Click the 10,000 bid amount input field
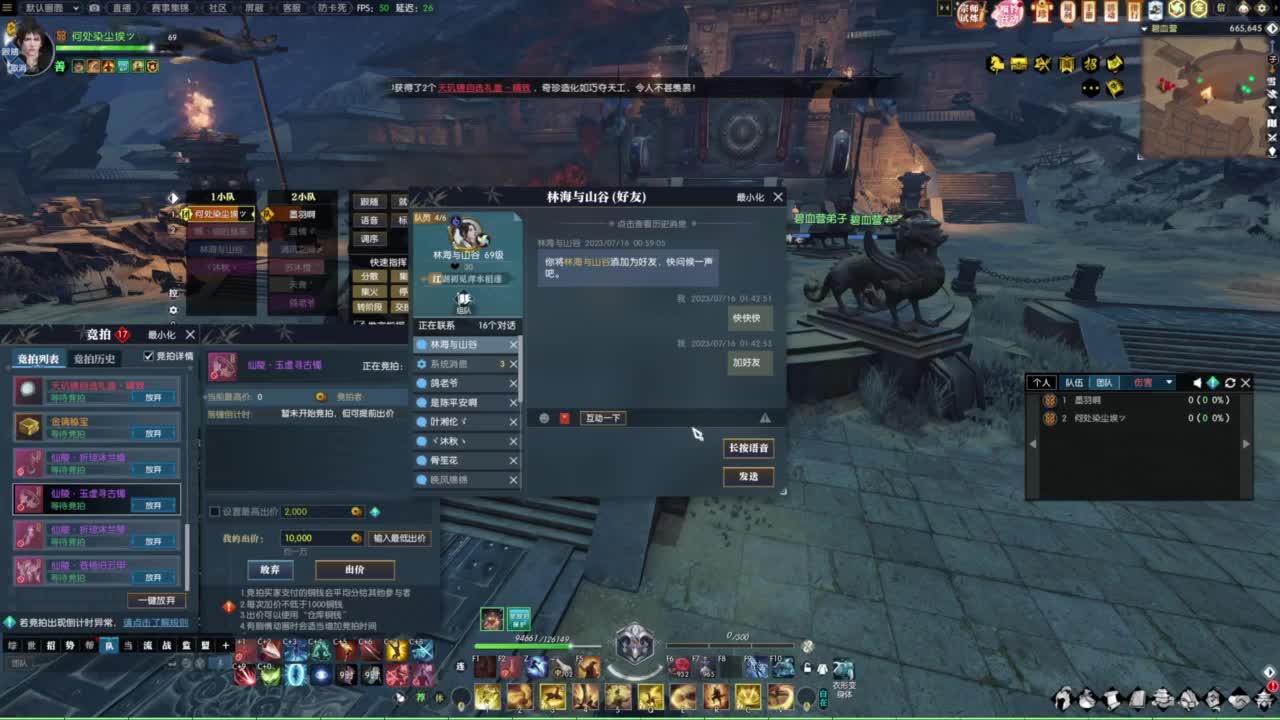Viewport: 1280px width, 720px height. [321, 538]
